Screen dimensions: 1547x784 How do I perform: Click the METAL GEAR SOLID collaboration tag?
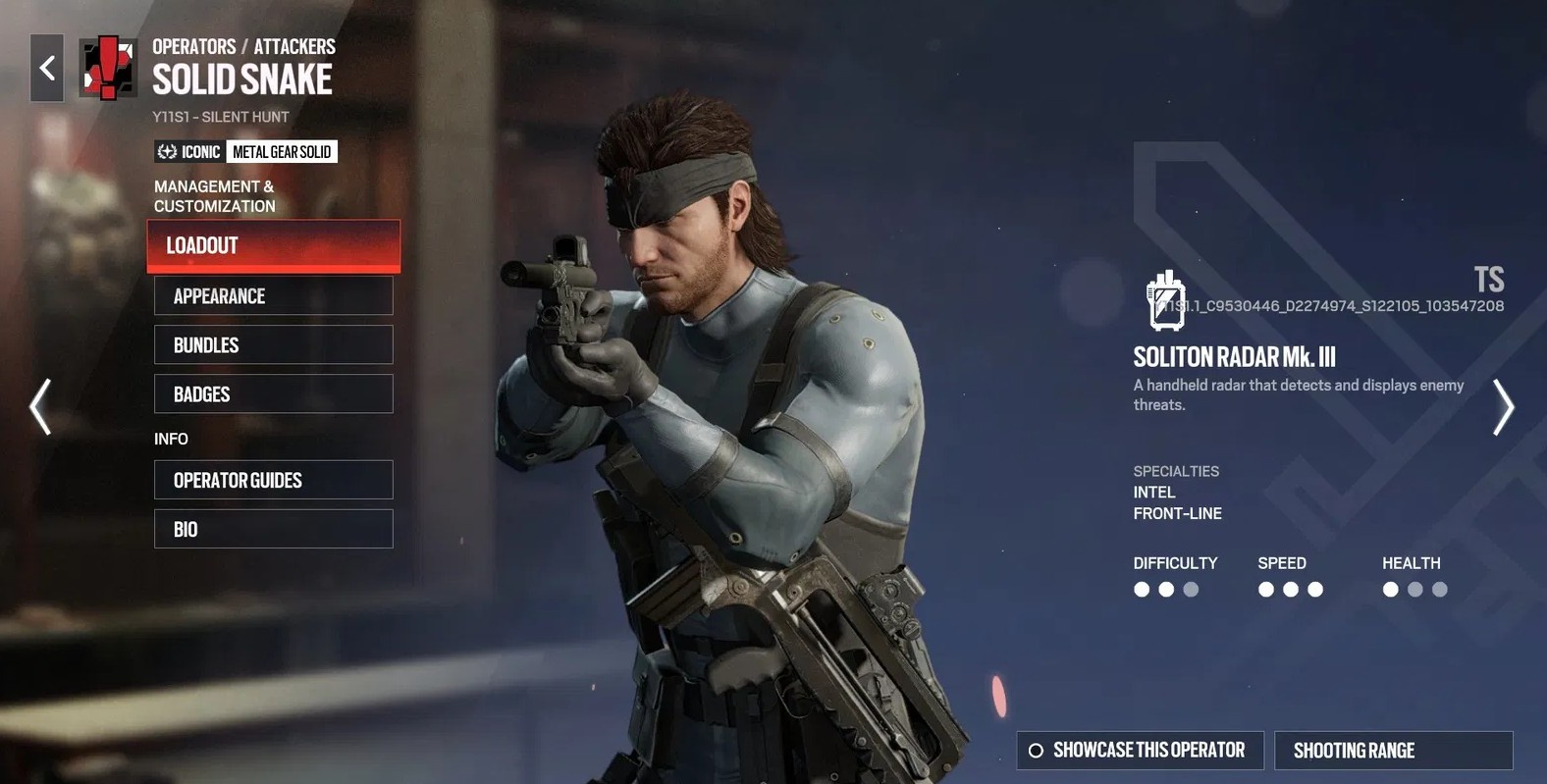(283, 151)
